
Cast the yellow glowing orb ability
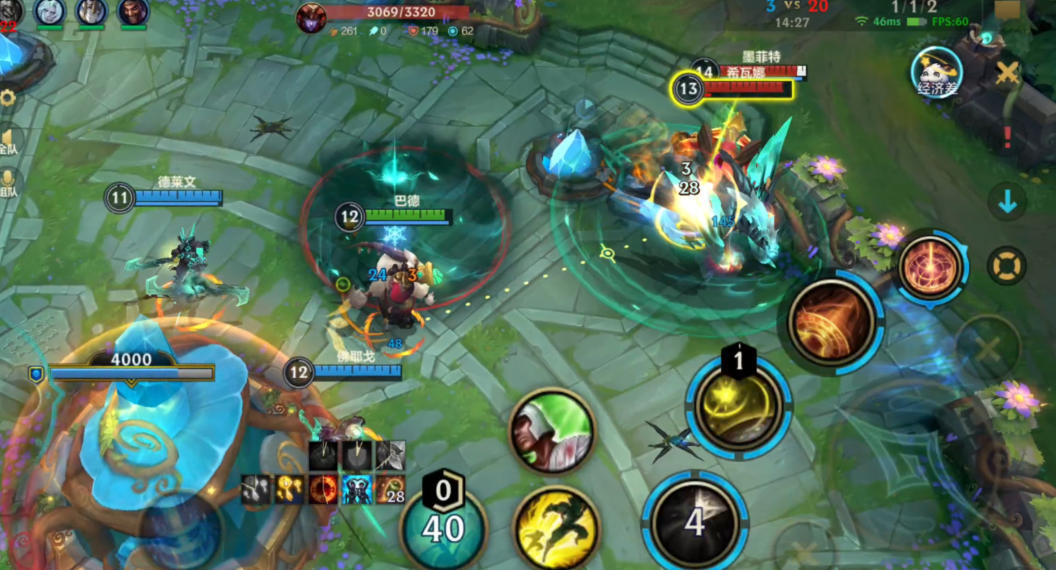[x=739, y=405]
